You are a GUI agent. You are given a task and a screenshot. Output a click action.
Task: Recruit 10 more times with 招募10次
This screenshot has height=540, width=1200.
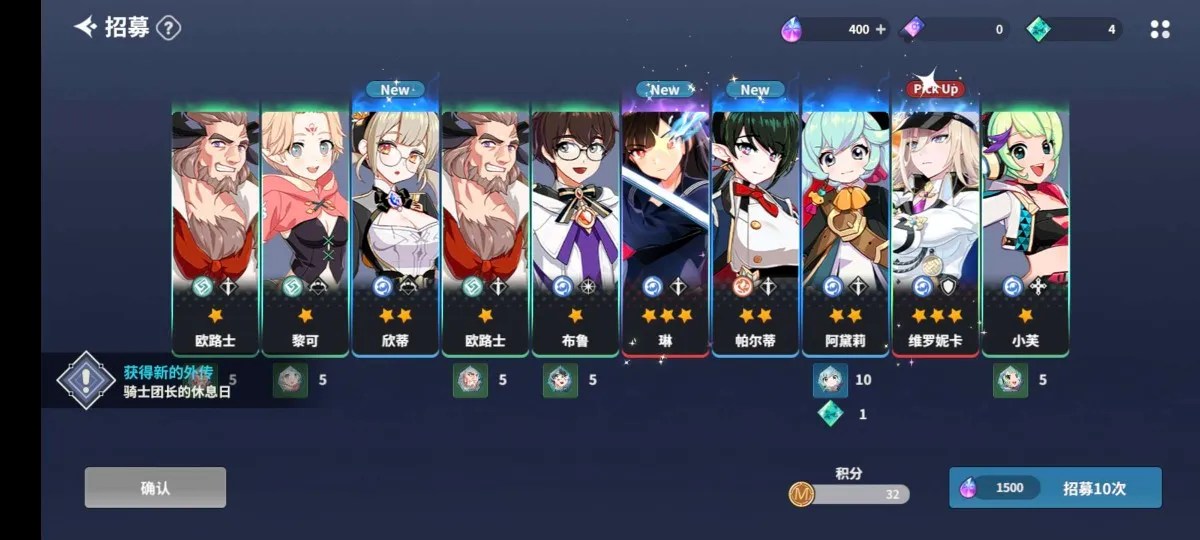[1055, 488]
